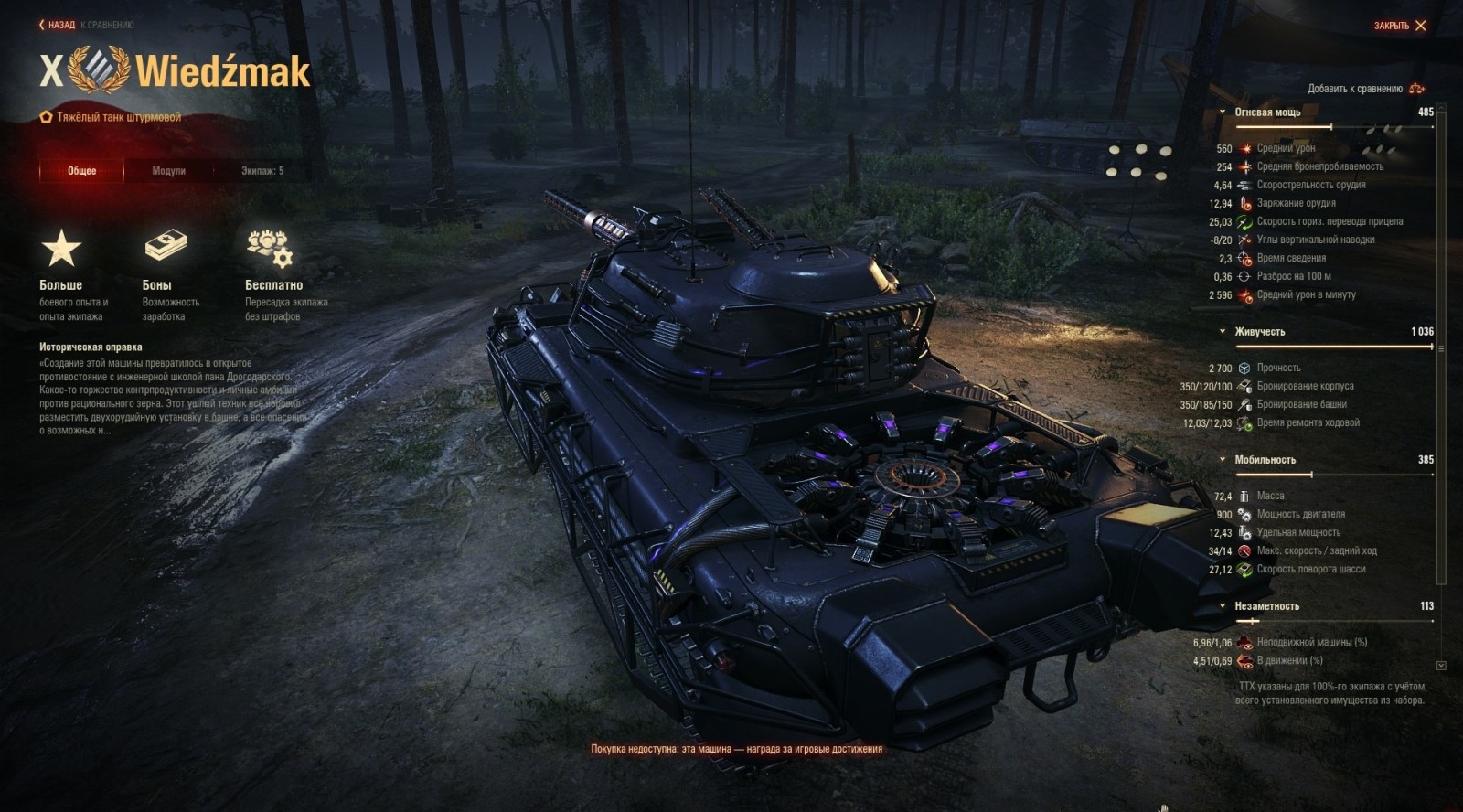Switch to the Модули tab

point(170,170)
